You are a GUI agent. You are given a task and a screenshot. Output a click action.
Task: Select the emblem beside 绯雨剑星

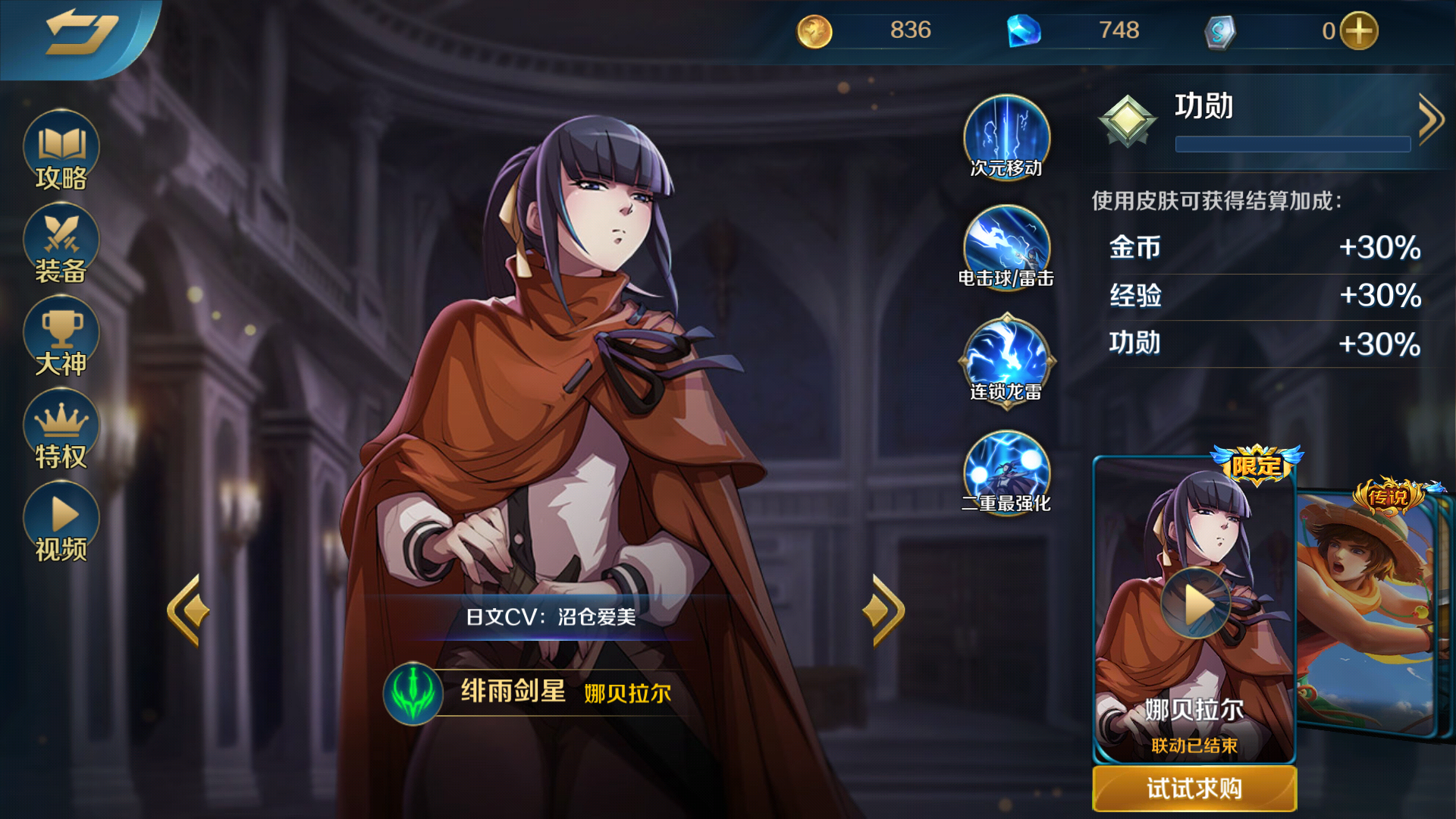413,695
